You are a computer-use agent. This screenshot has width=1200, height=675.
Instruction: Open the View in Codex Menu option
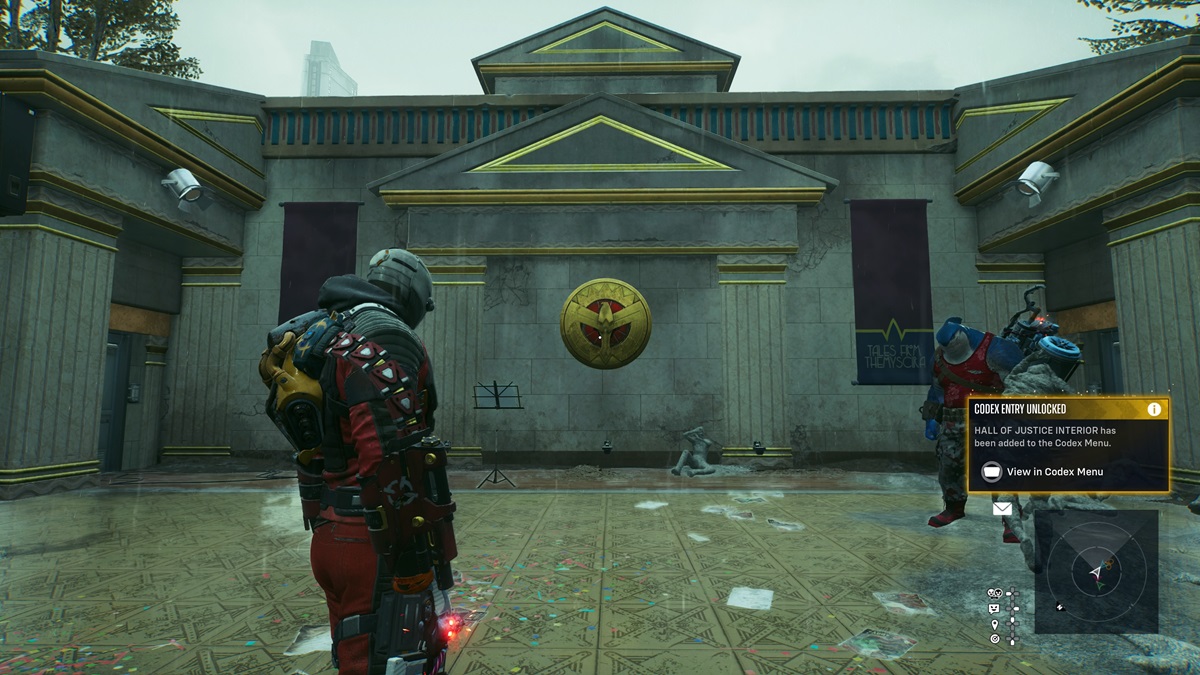click(1054, 472)
